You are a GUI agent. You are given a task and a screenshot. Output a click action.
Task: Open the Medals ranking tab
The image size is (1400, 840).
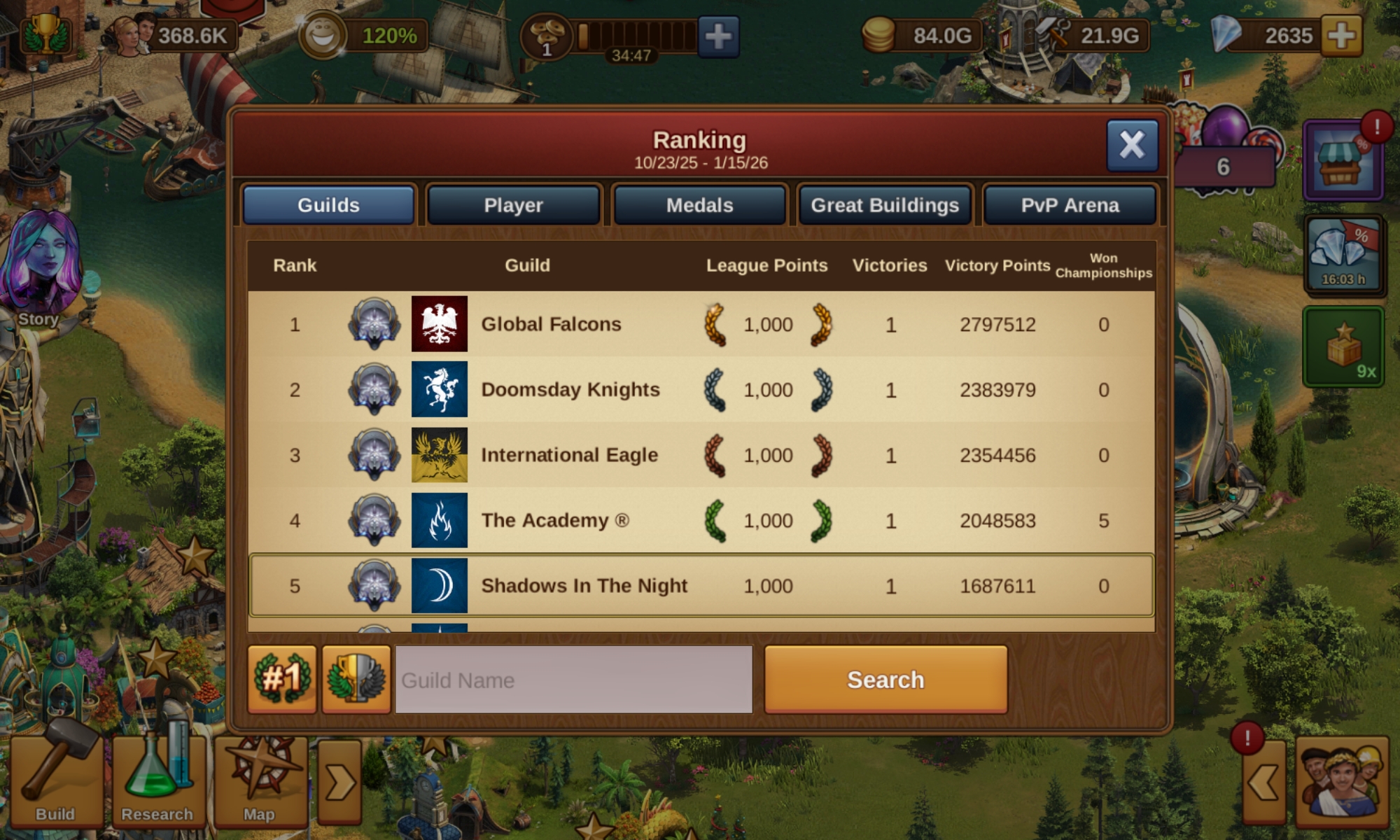click(699, 205)
